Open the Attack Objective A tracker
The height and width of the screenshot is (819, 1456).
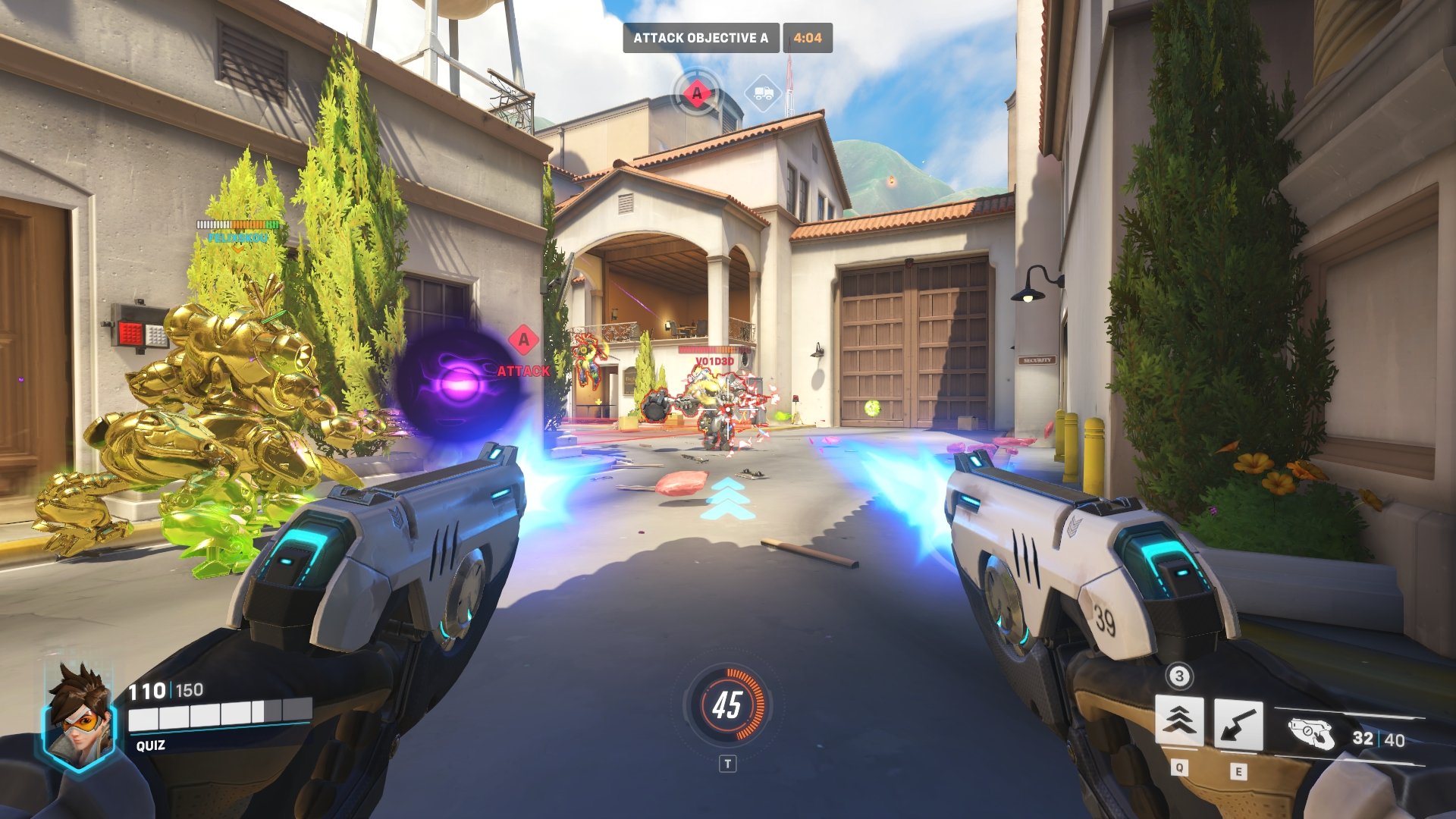(x=701, y=38)
